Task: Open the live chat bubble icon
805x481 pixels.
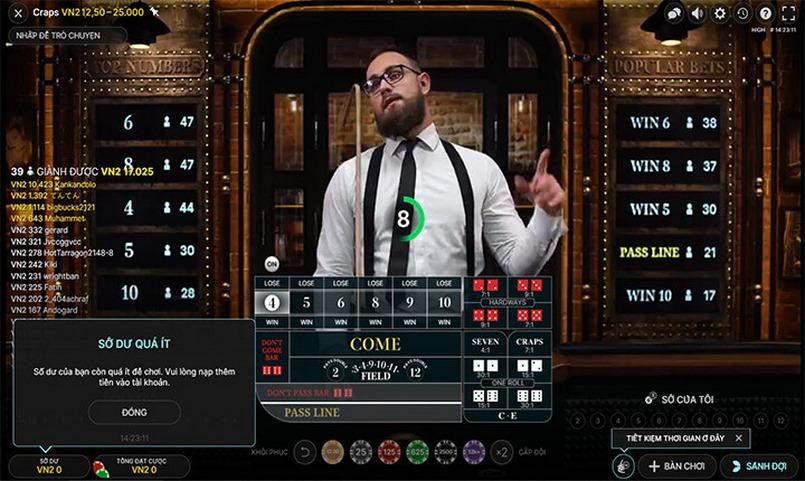Action: click(675, 13)
